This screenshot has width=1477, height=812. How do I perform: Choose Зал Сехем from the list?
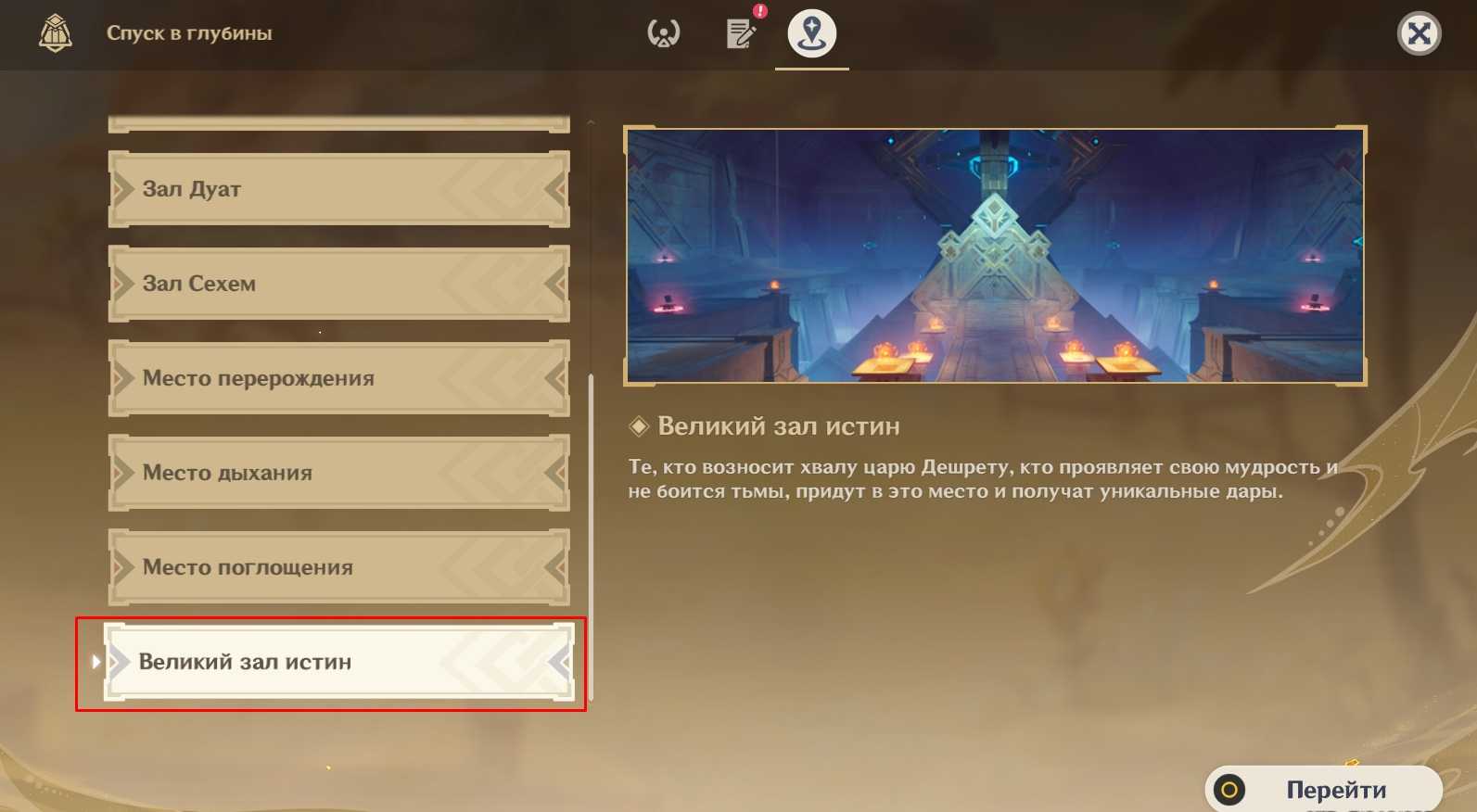tap(338, 284)
